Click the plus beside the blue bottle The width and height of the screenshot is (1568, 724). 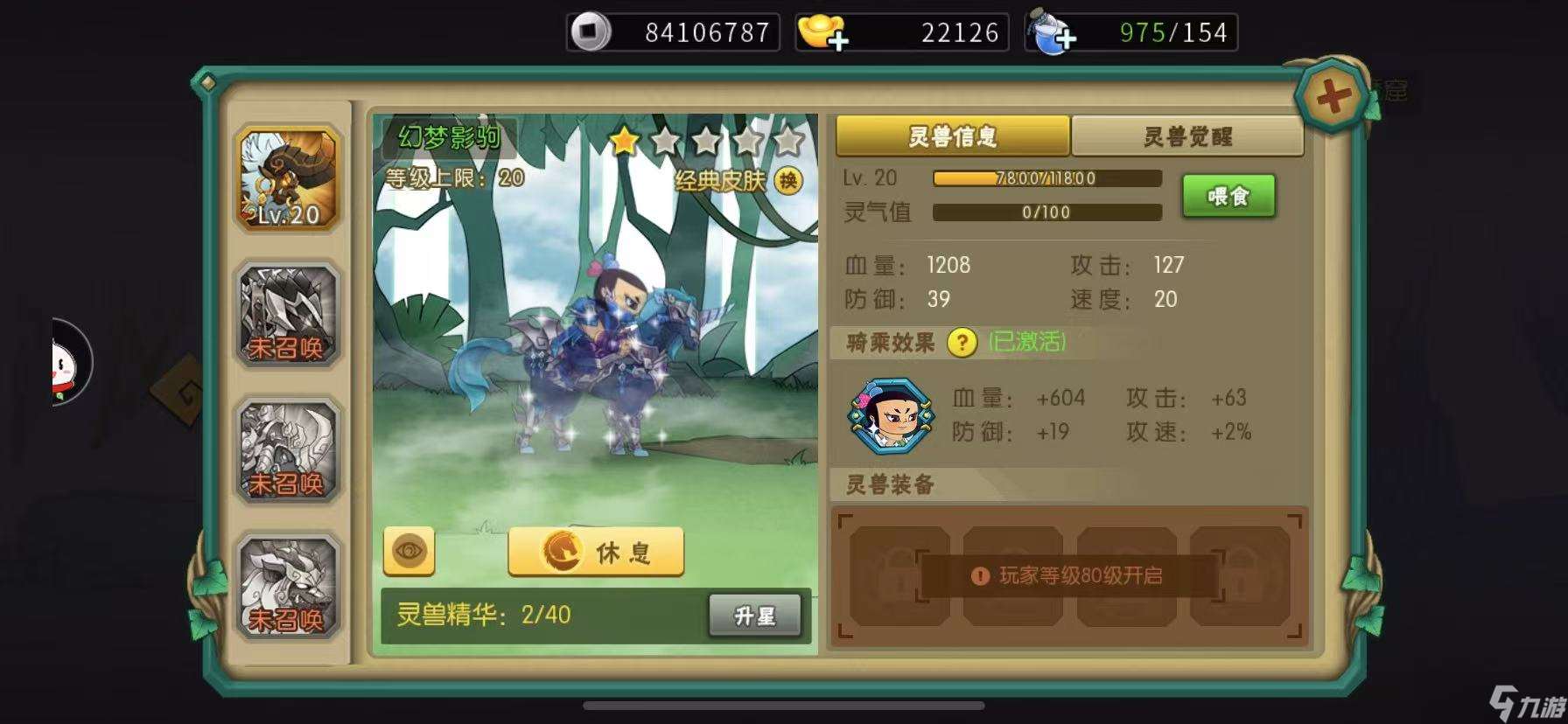click(1066, 38)
